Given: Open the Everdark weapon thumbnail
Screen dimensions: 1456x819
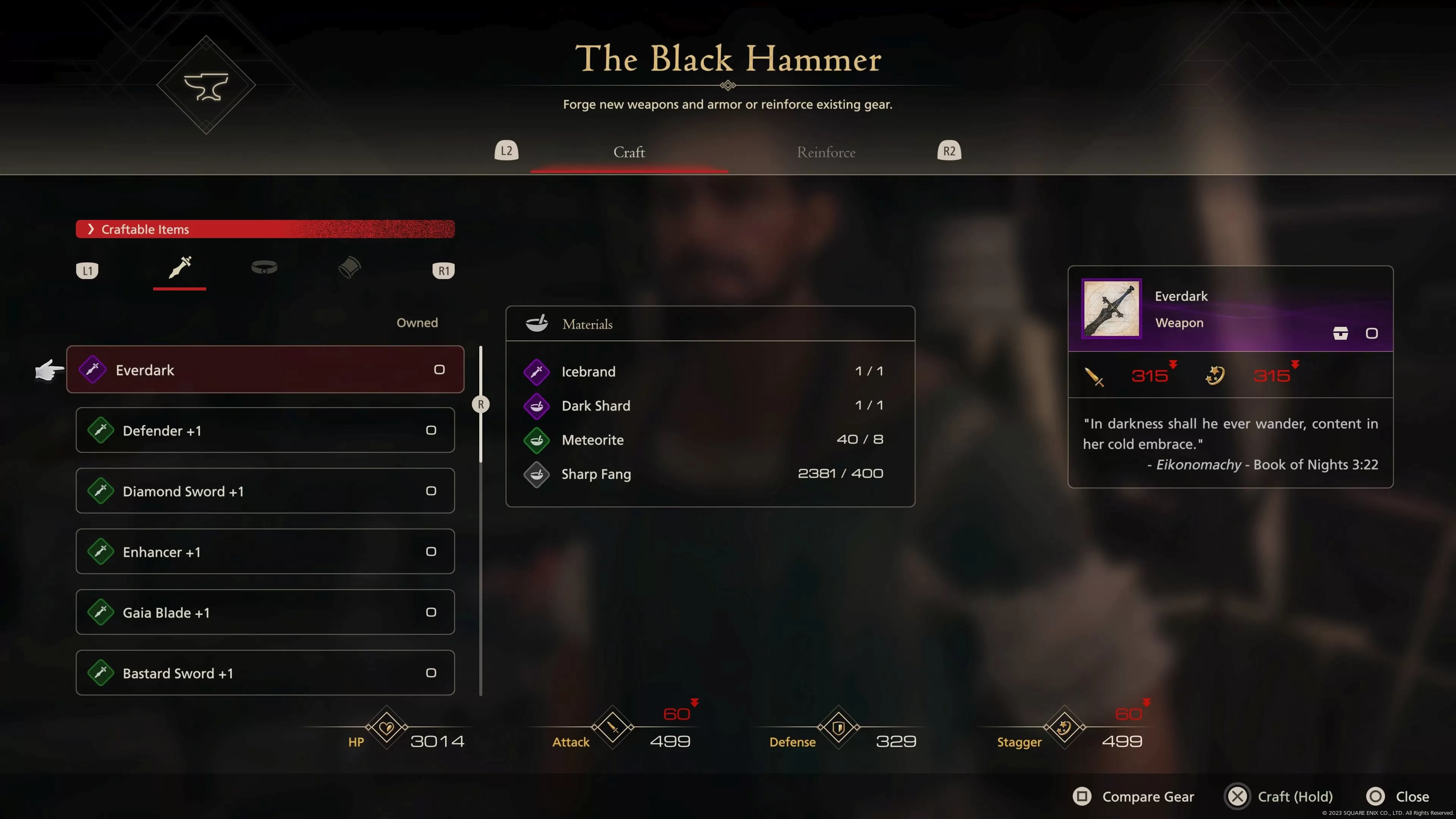Looking at the screenshot, I should 1111,309.
